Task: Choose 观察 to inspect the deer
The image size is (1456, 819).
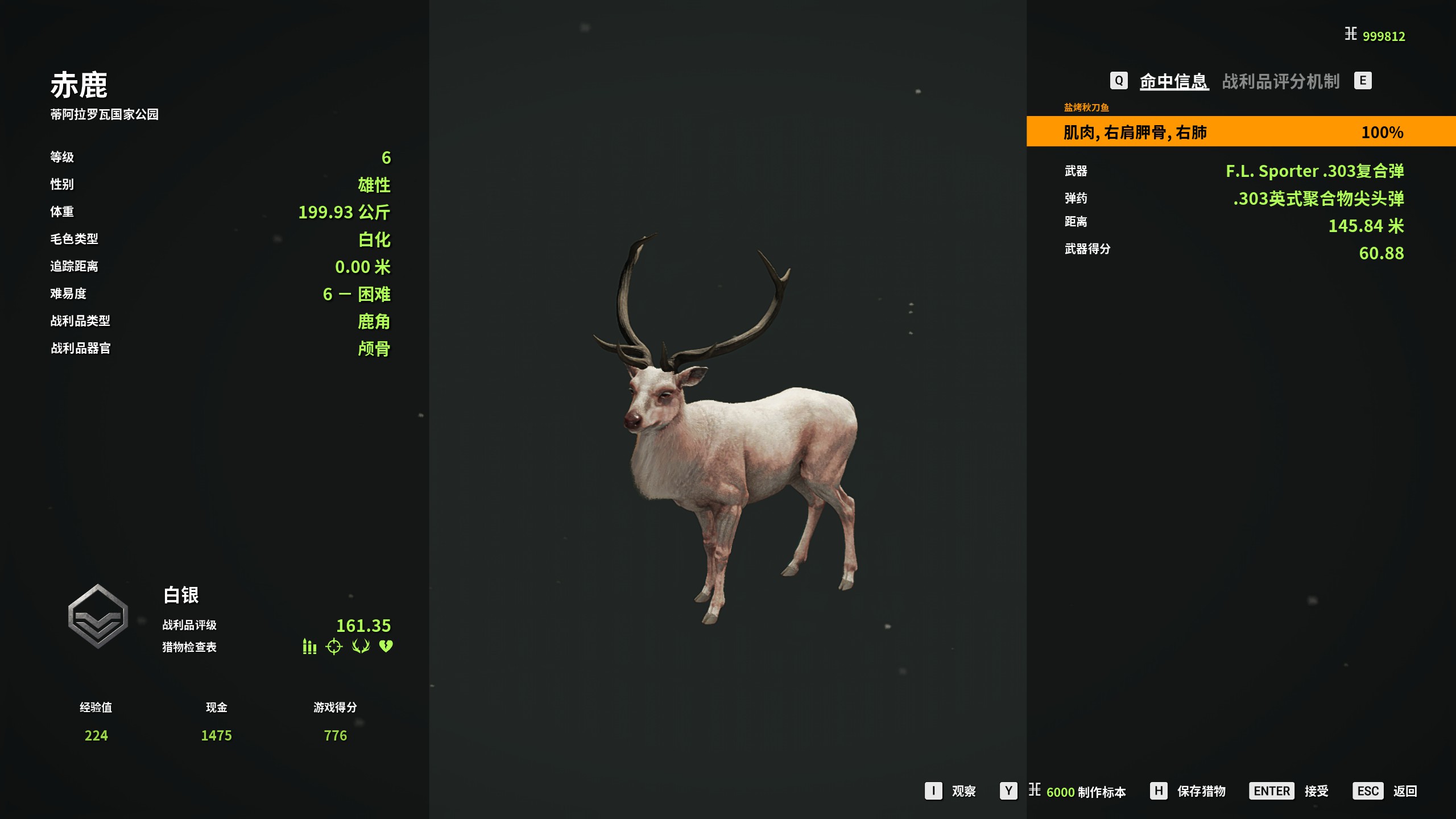Action: [963, 791]
